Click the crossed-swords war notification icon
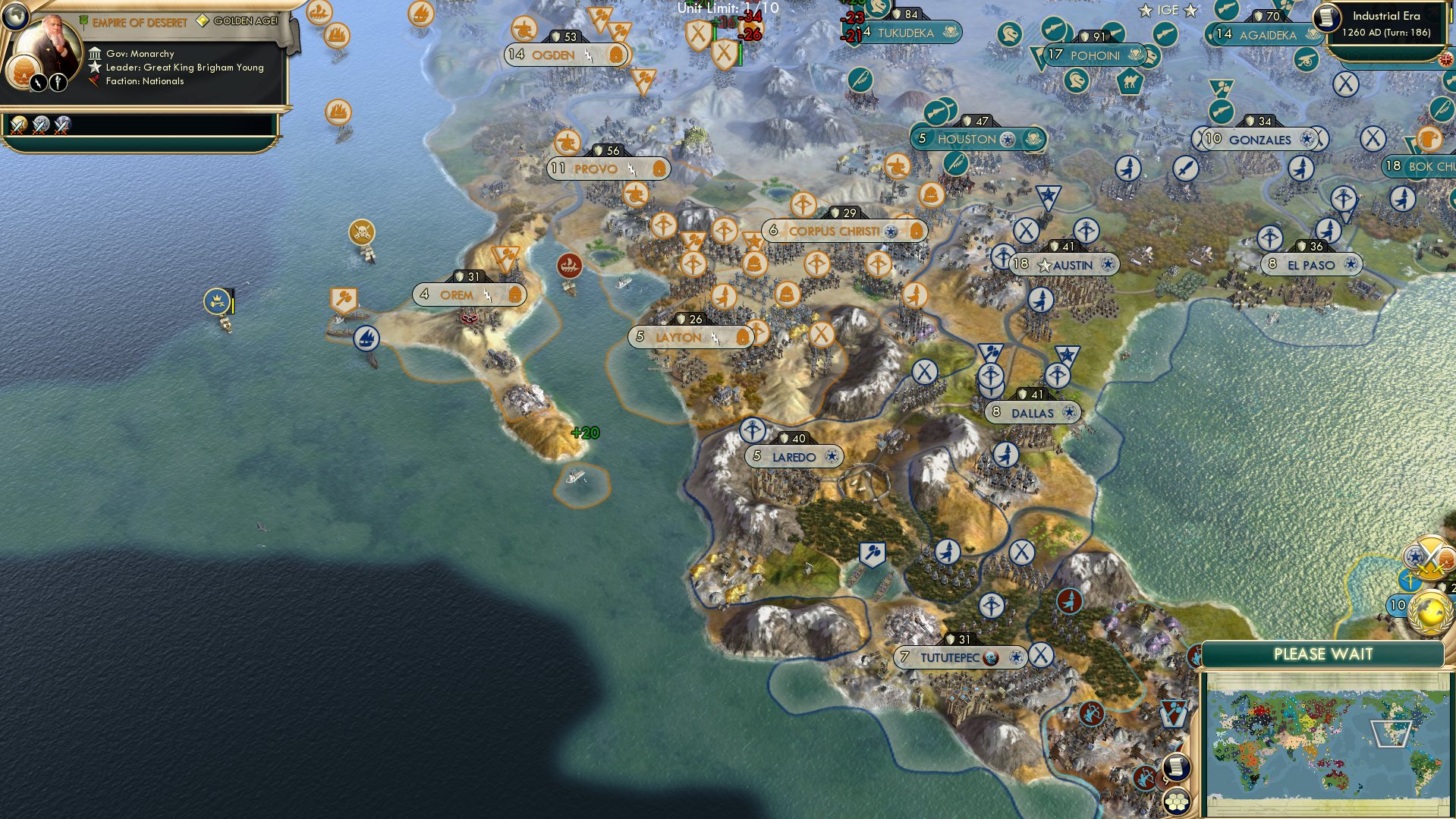 [x=1429, y=556]
